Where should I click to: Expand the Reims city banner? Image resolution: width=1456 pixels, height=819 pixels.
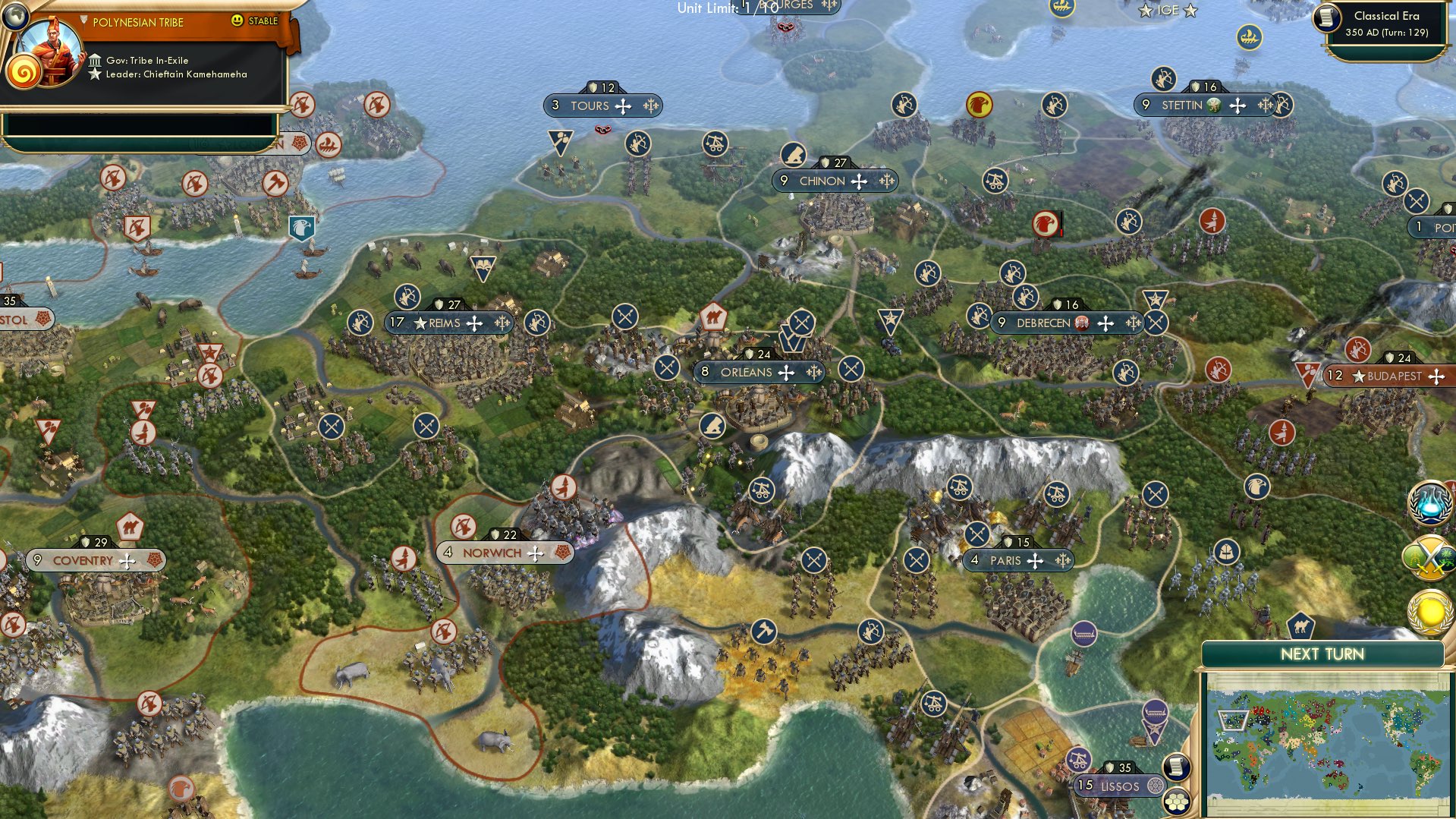pos(444,322)
